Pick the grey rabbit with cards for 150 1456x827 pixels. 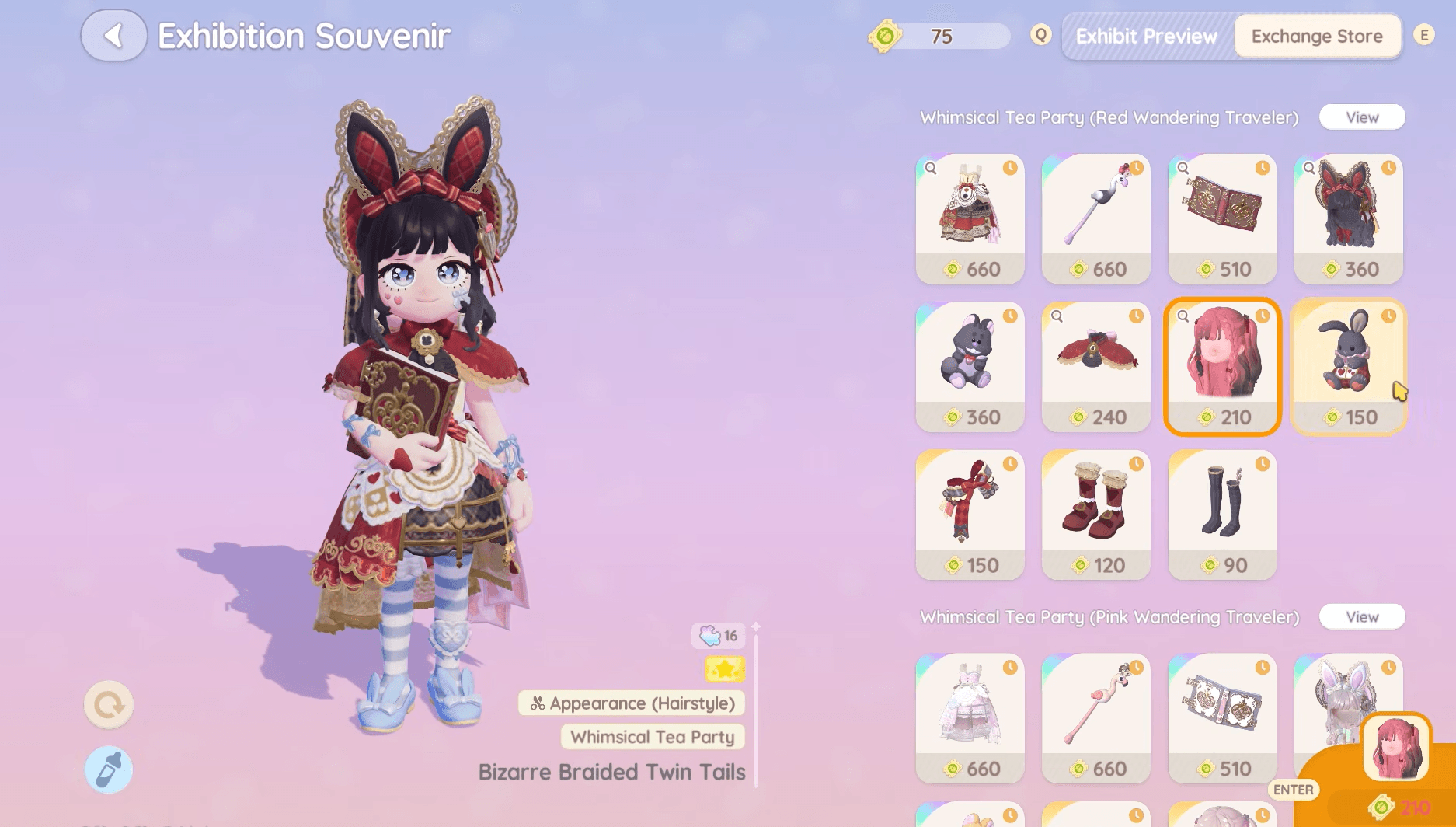coord(1348,366)
